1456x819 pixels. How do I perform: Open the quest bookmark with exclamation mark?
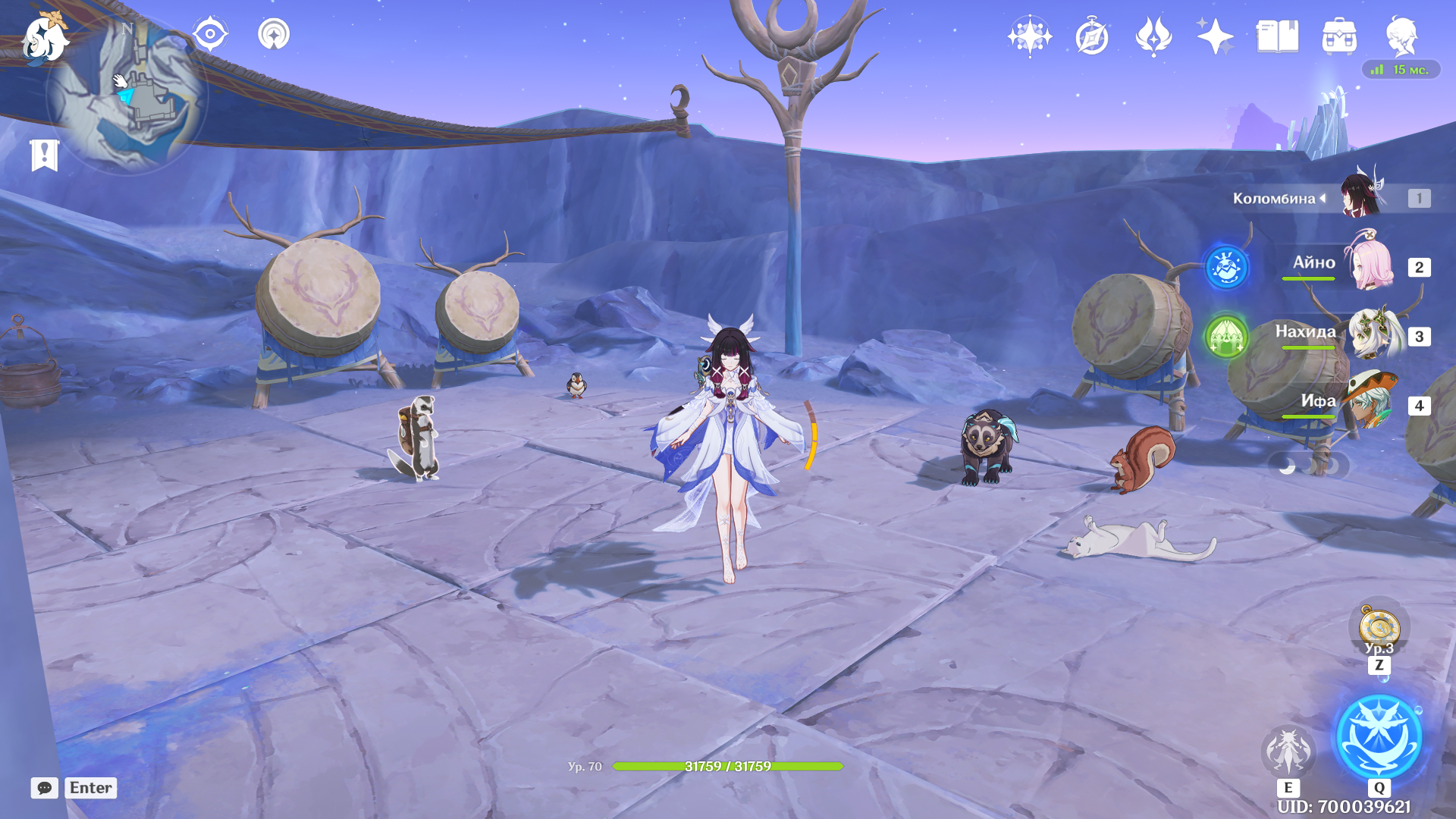pyautogui.click(x=44, y=155)
